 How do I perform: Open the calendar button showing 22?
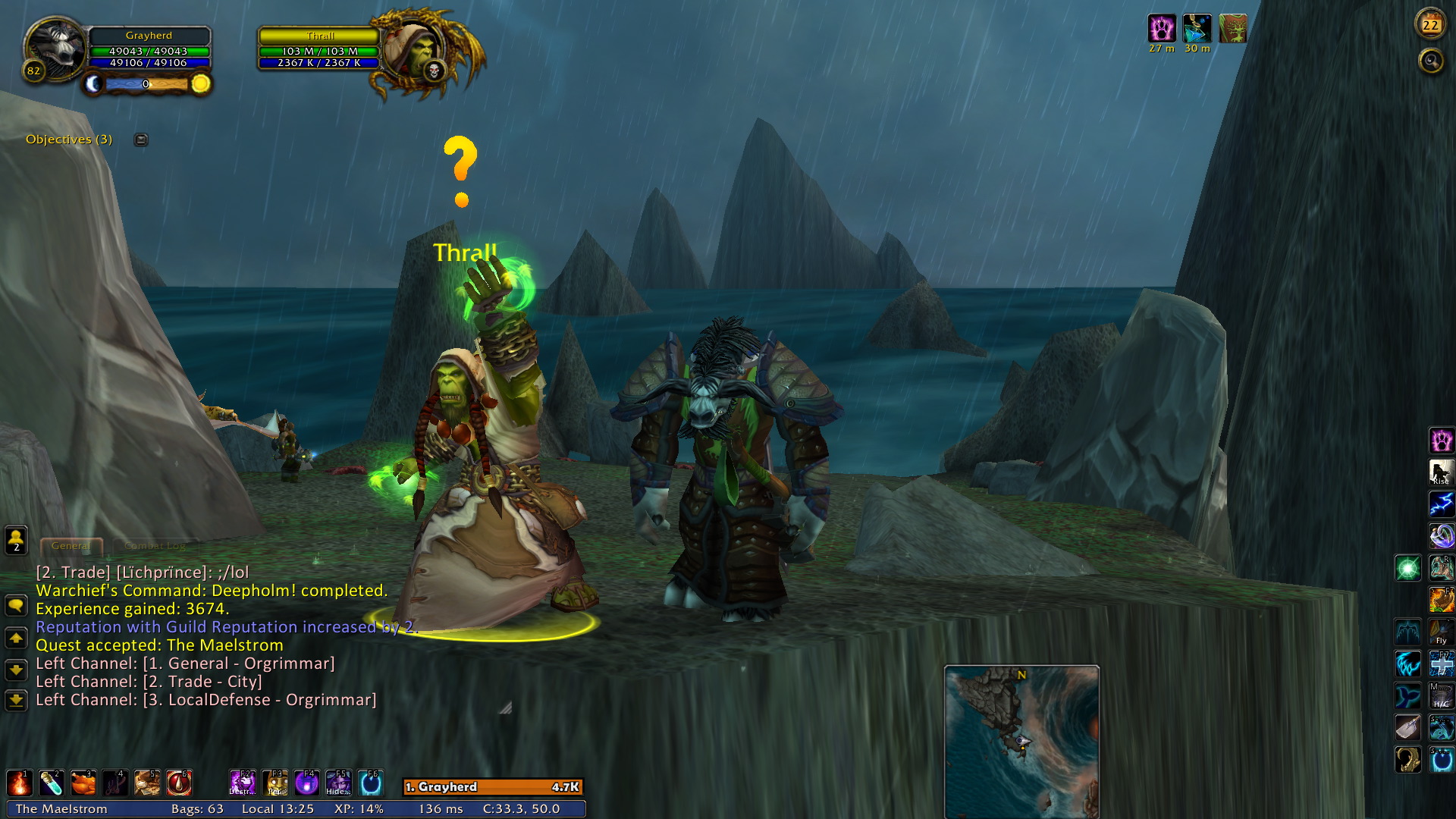tap(1430, 25)
